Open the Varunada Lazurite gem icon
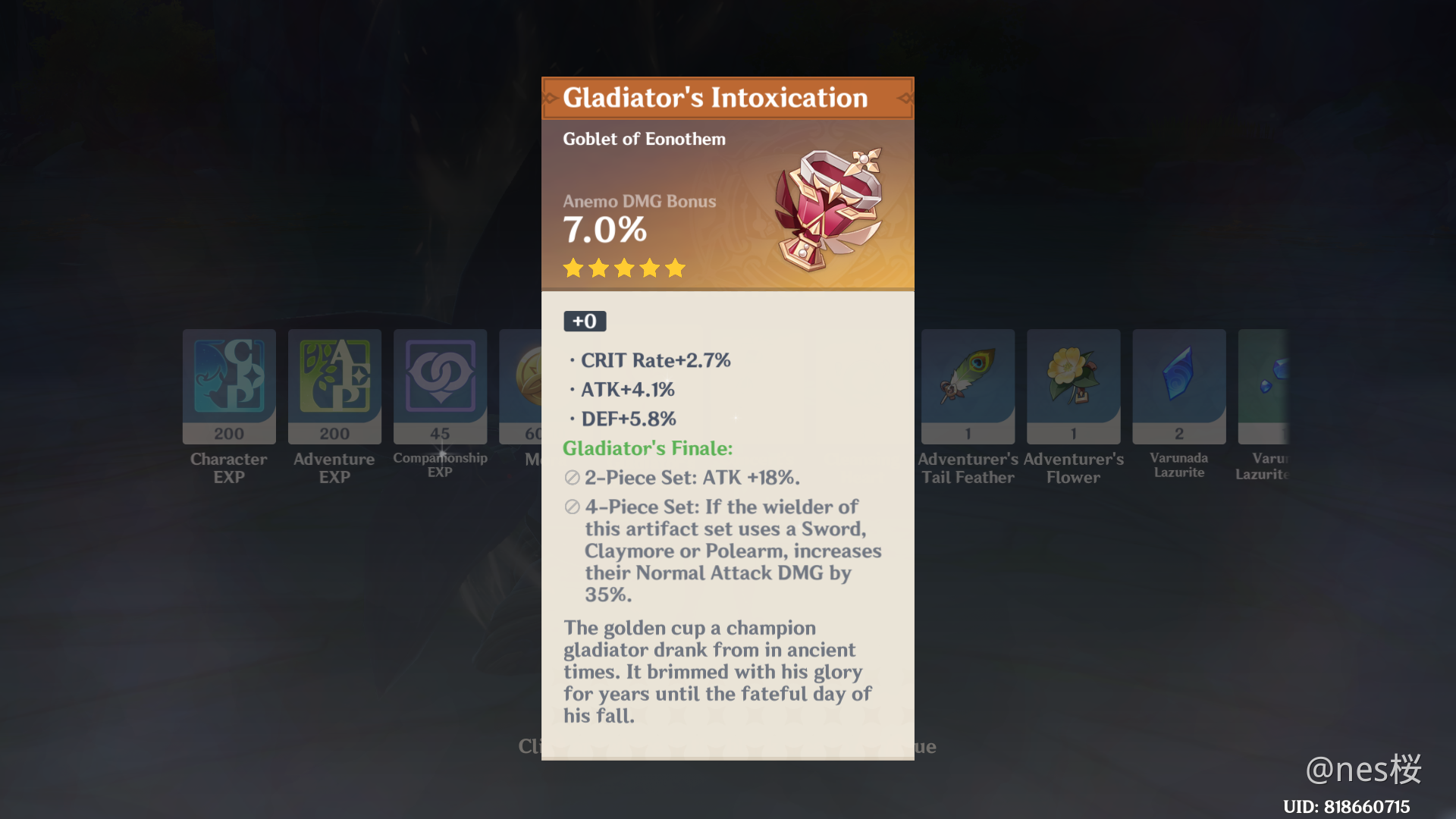 1178,387
